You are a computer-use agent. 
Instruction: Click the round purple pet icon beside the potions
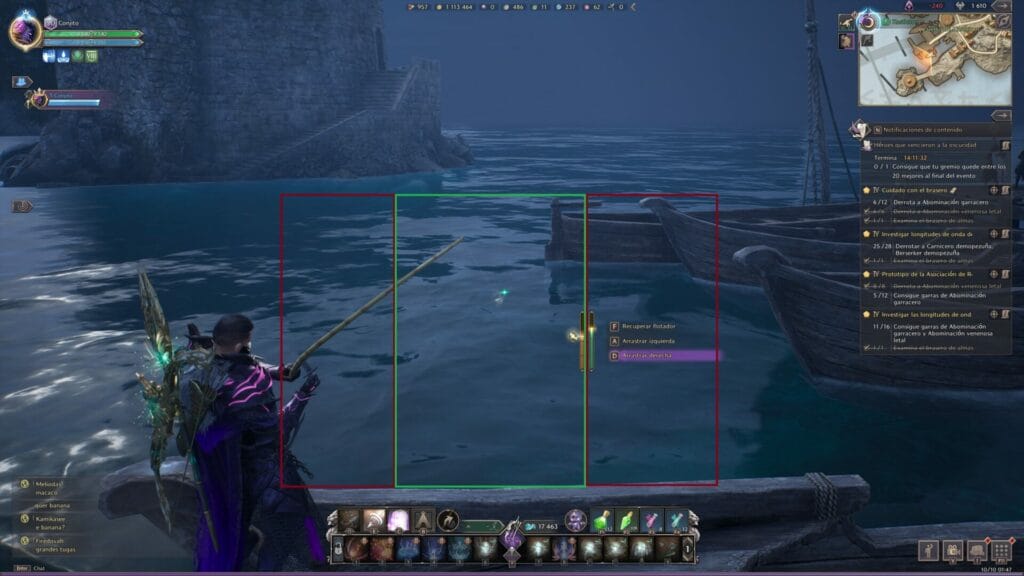coord(576,520)
